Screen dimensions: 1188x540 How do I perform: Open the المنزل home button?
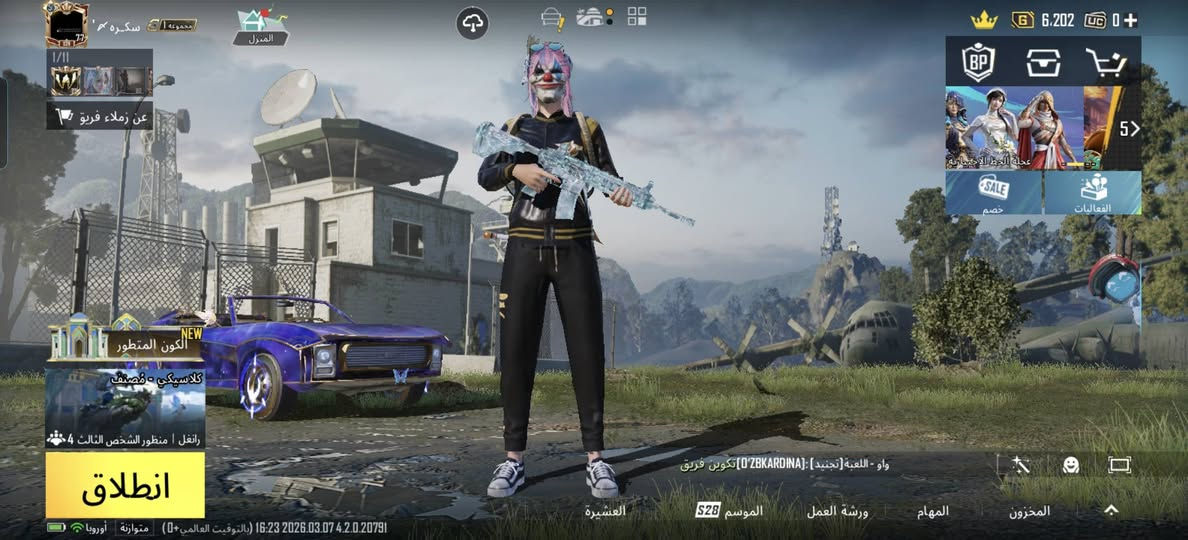[260, 27]
